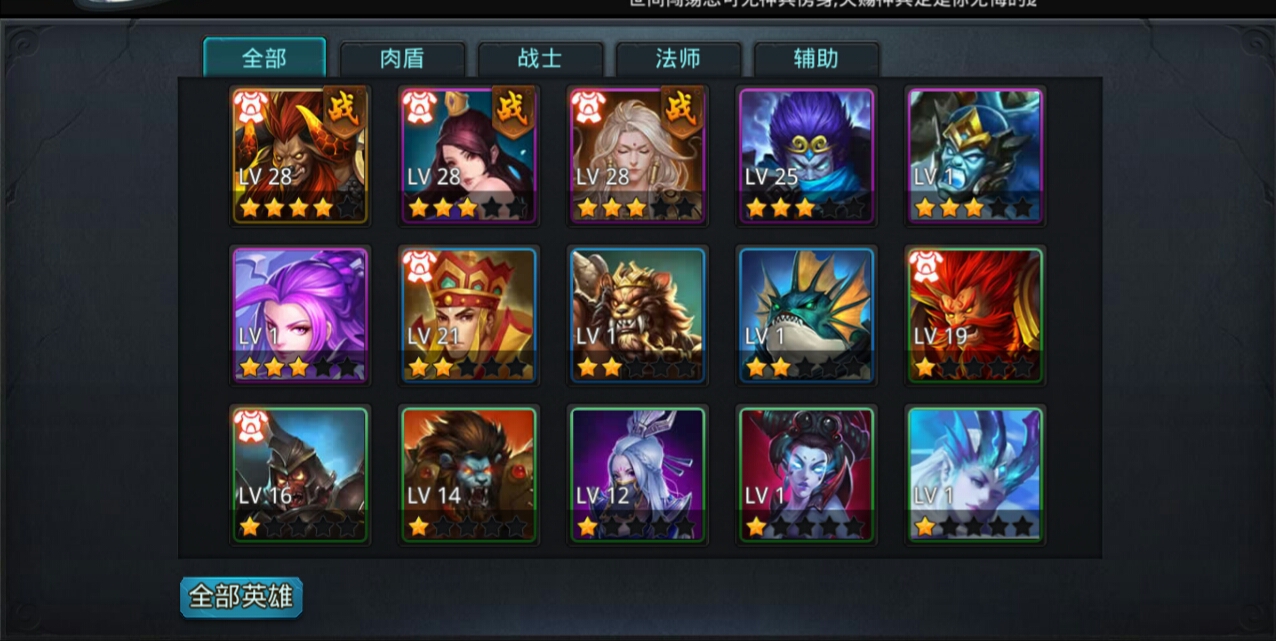Choose the 辅助 category tab
The image size is (1276, 641).
(816, 59)
